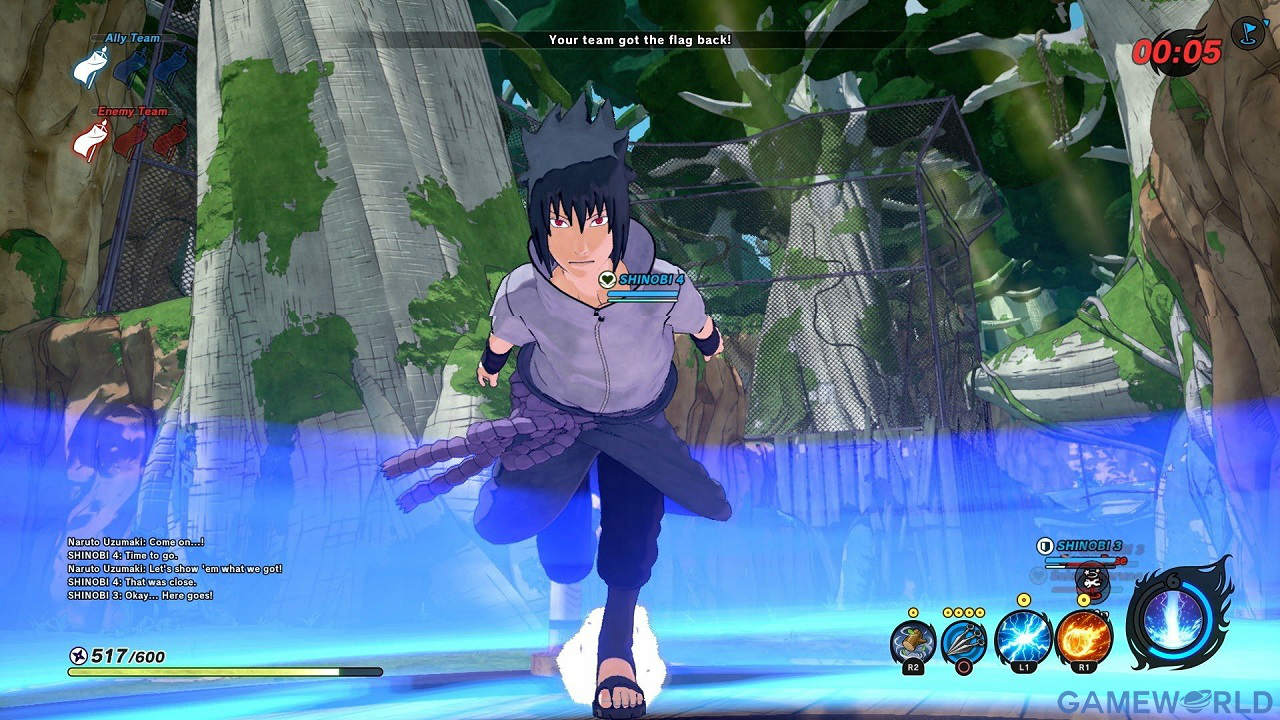Activate the substitution log jutsu icon
Viewport: 1280px width, 720px height.
coord(912,641)
